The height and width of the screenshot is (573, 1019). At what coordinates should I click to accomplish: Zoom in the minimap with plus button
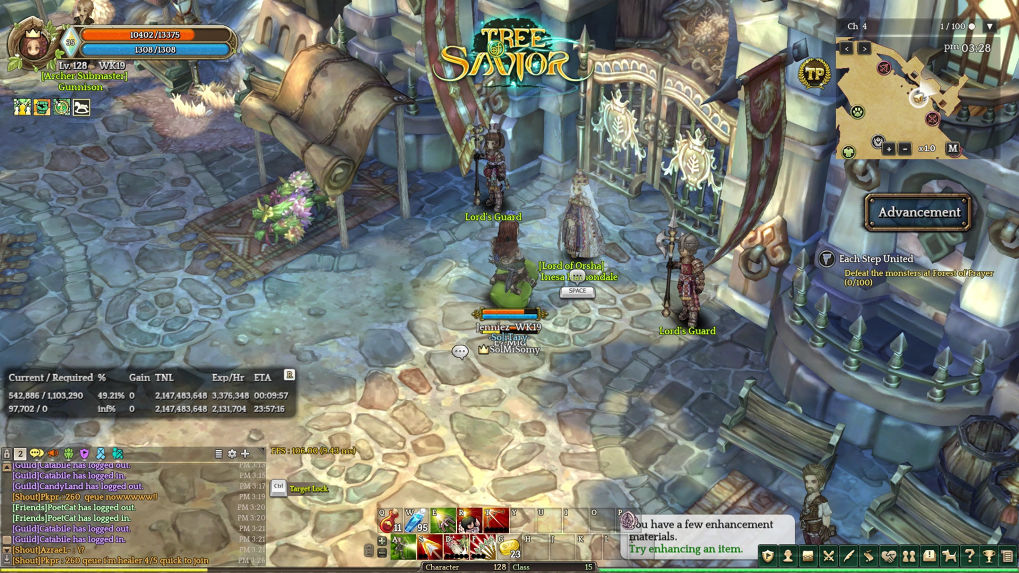pos(889,149)
